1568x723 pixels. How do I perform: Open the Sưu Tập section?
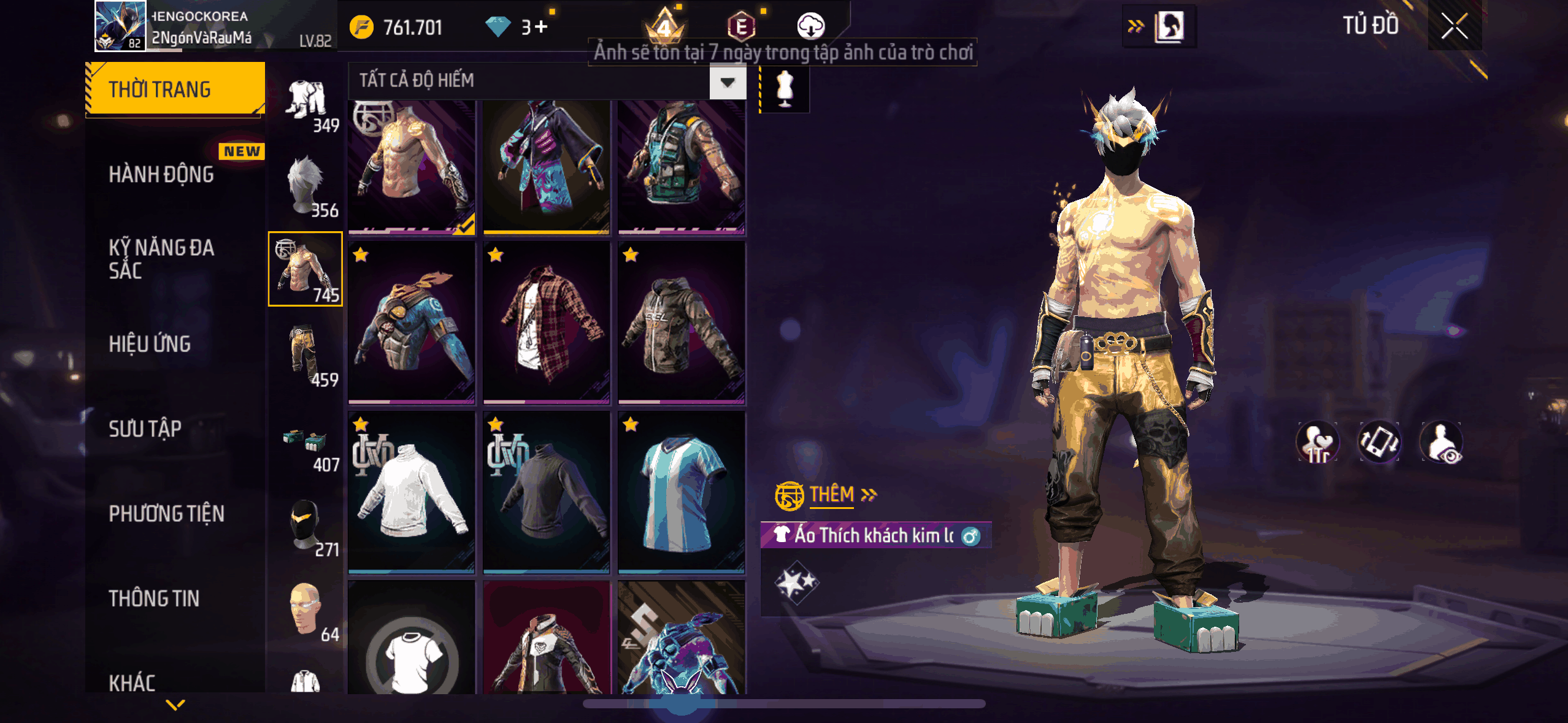[145, 429]
